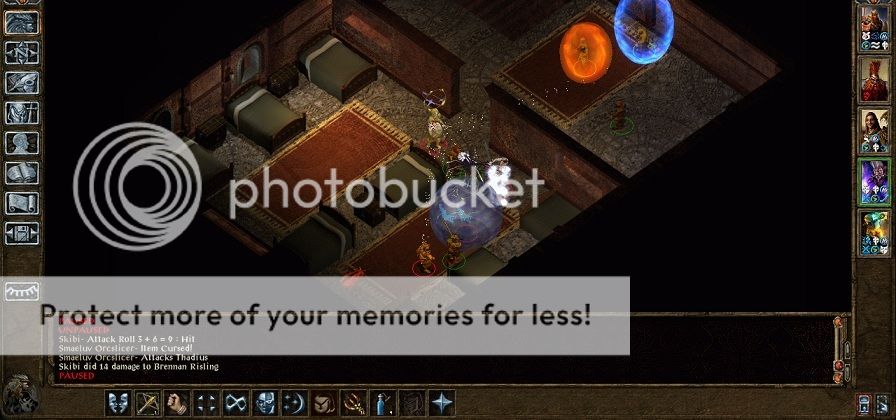Select the smiling brown-haired woman portrait
The height and width of the screenshot is (420, 896).
[875, 131]
